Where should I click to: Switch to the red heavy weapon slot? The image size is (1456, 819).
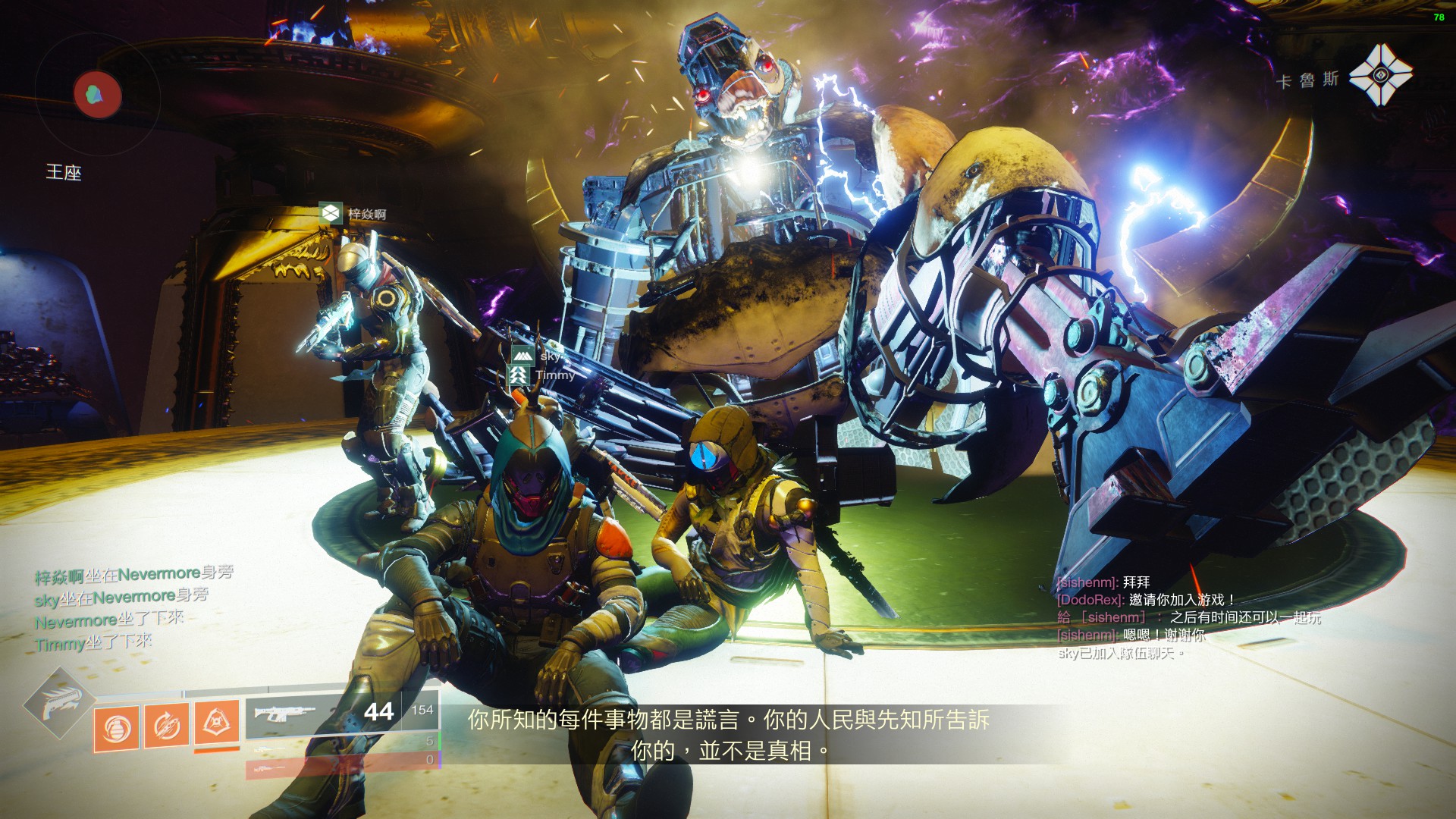(343, 767)
